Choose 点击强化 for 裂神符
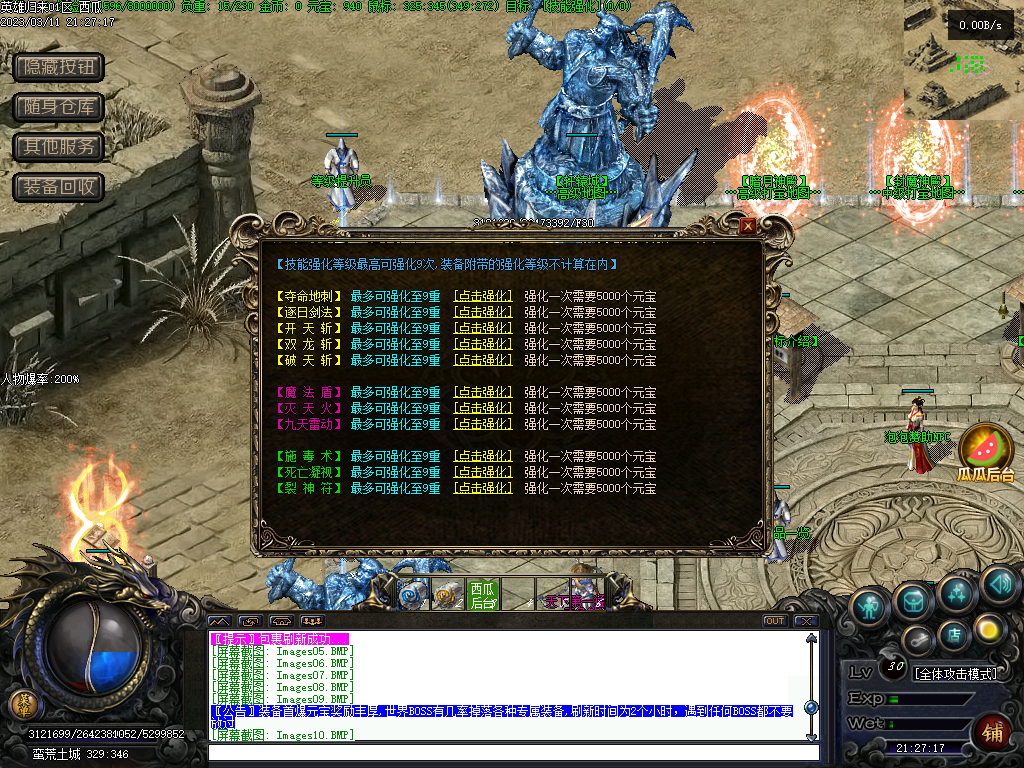Screen dimensions: 1024x768 pos(483,488)
